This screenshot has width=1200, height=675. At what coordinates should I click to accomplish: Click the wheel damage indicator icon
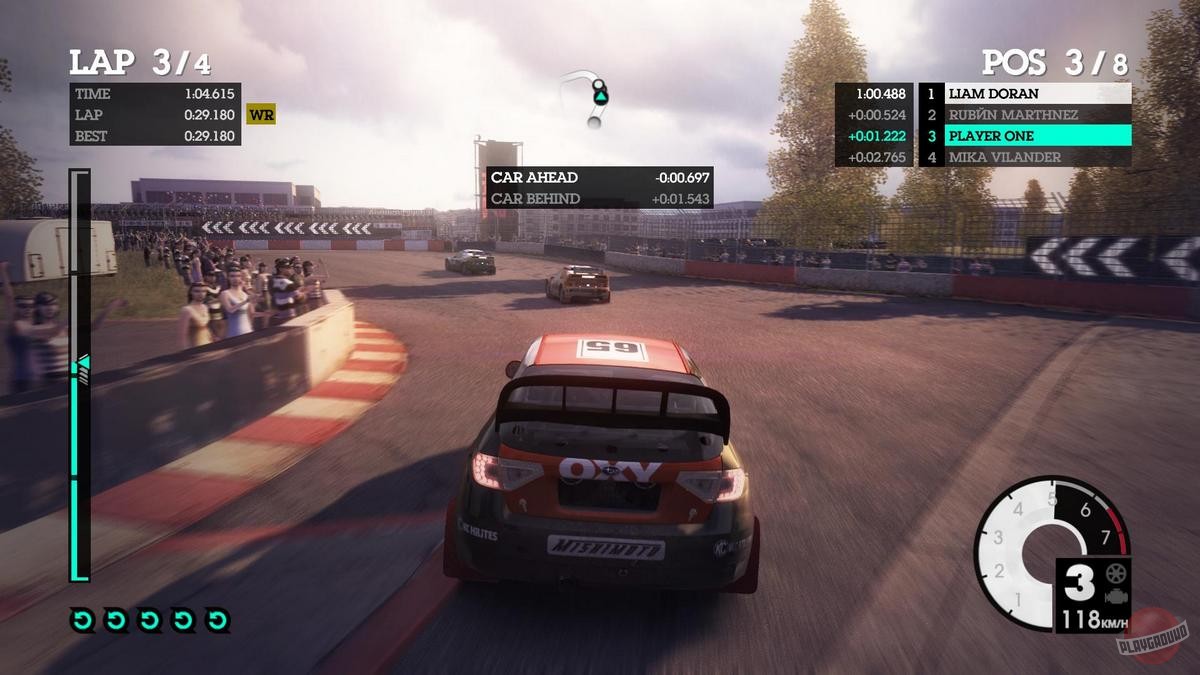coord(1115,574)
